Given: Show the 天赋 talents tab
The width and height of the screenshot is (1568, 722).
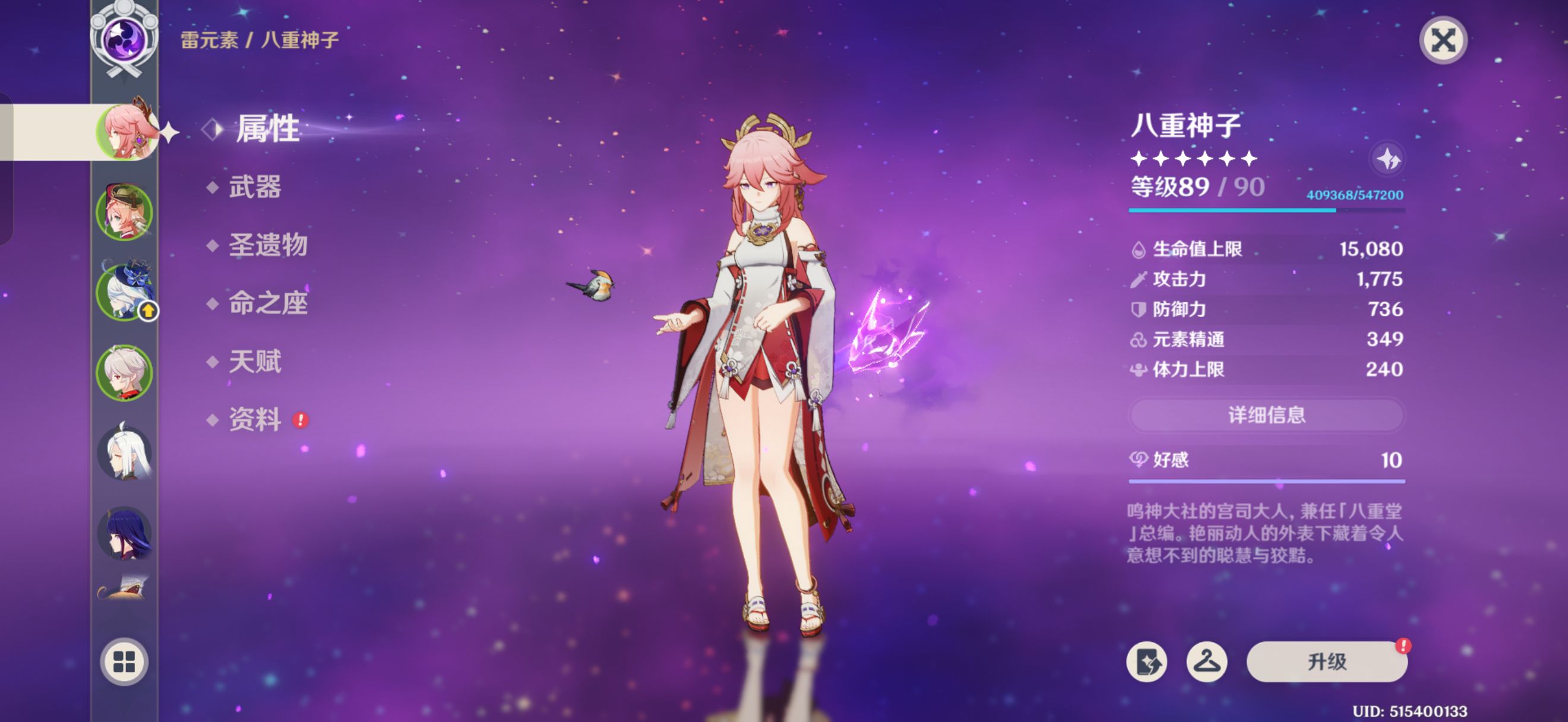Looking at the screenshot, I should 254,362.
